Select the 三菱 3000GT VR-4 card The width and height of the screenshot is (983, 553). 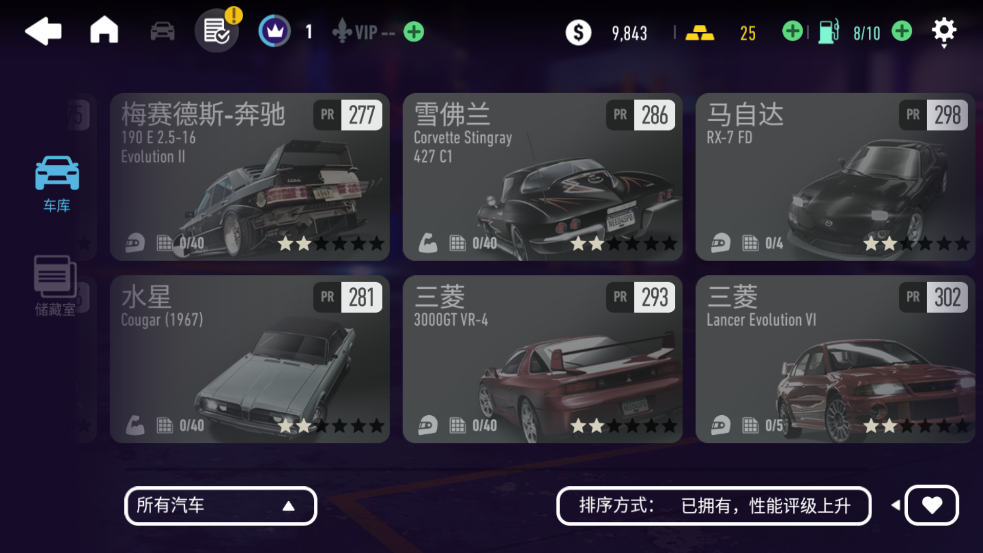tap(542, 359)
